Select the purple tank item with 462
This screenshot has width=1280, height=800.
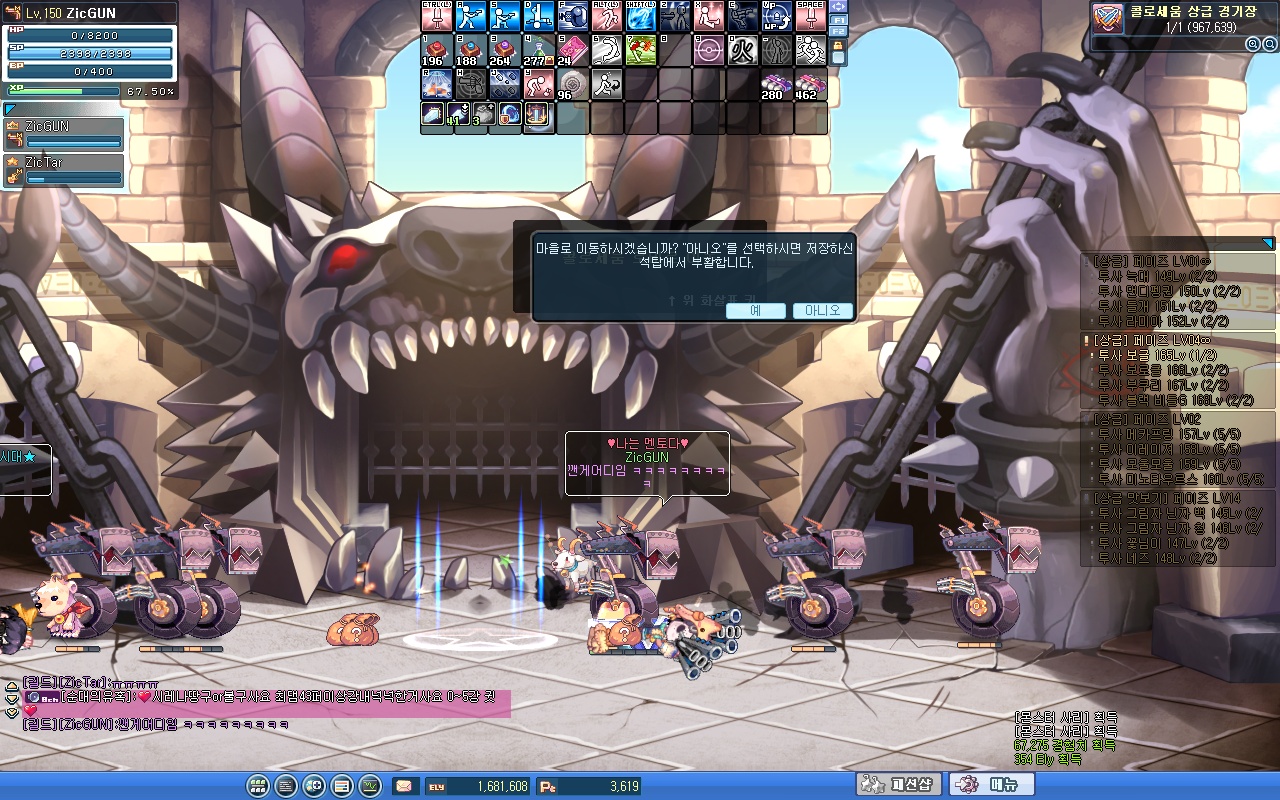810,84
